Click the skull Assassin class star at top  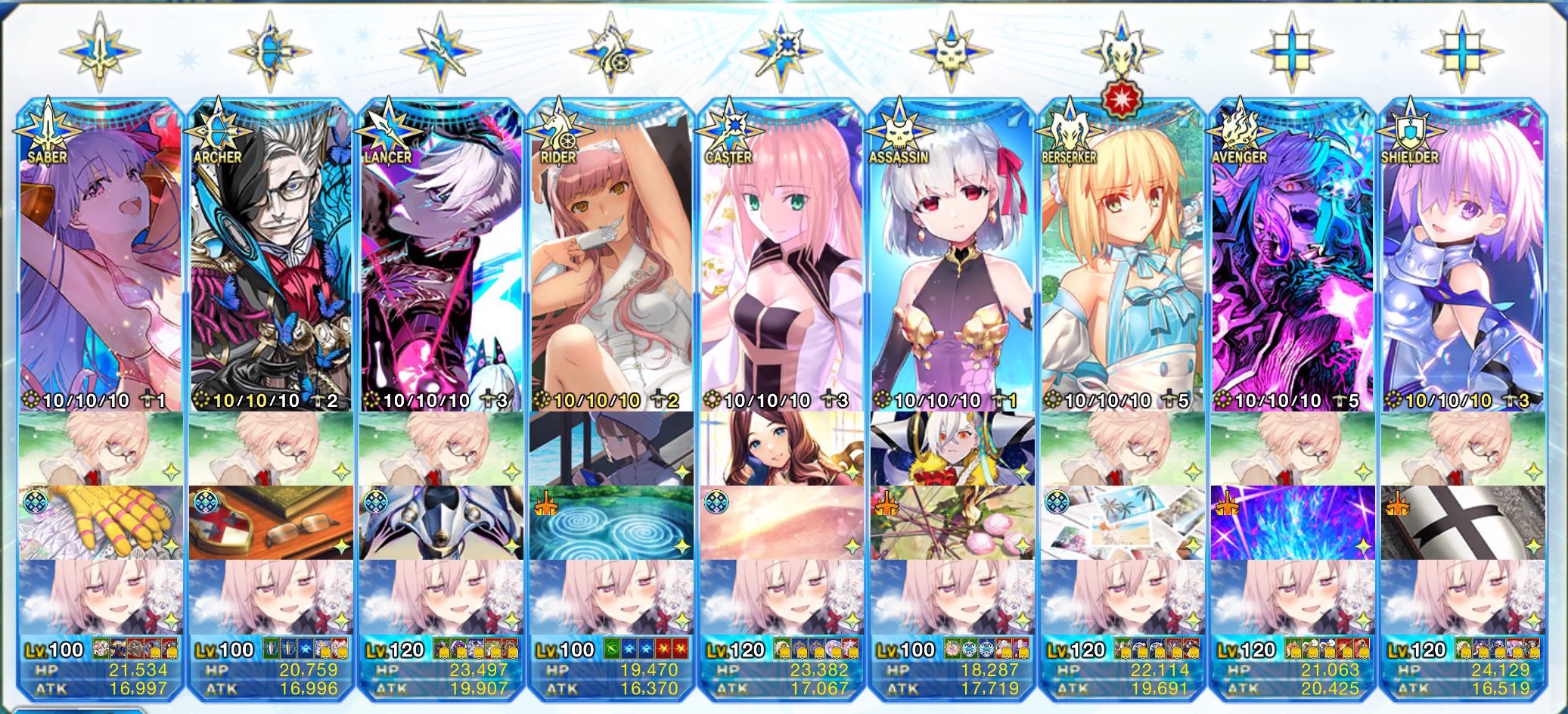coord(951,51)
